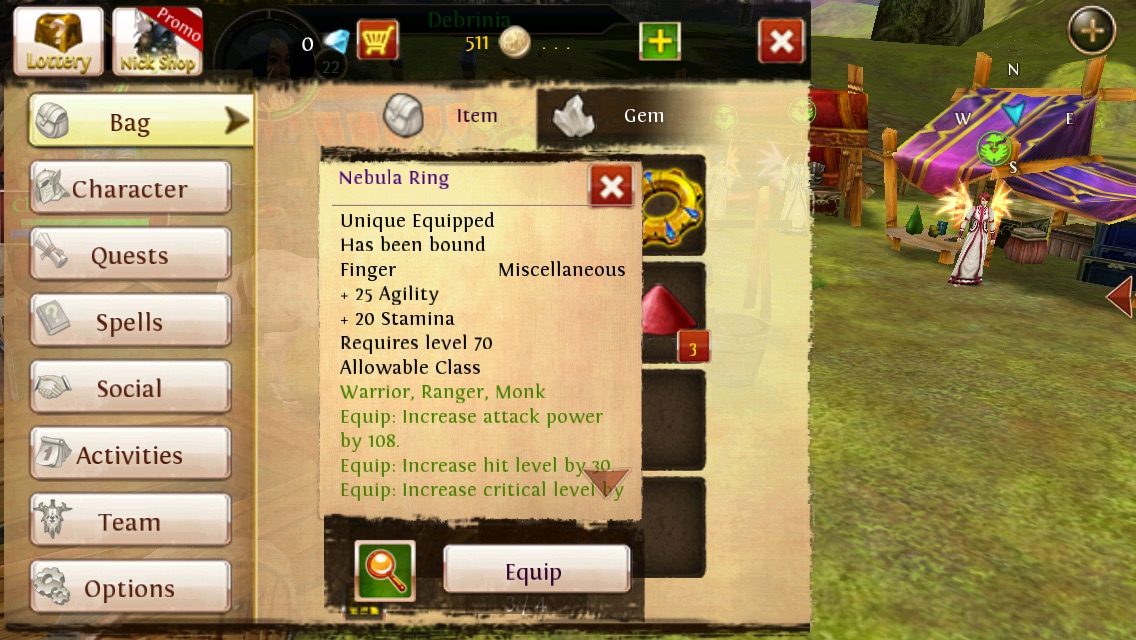Viewport: 1136px width, 640px height.
Task: Switch to the Gem tab
Action: (612, 116)
